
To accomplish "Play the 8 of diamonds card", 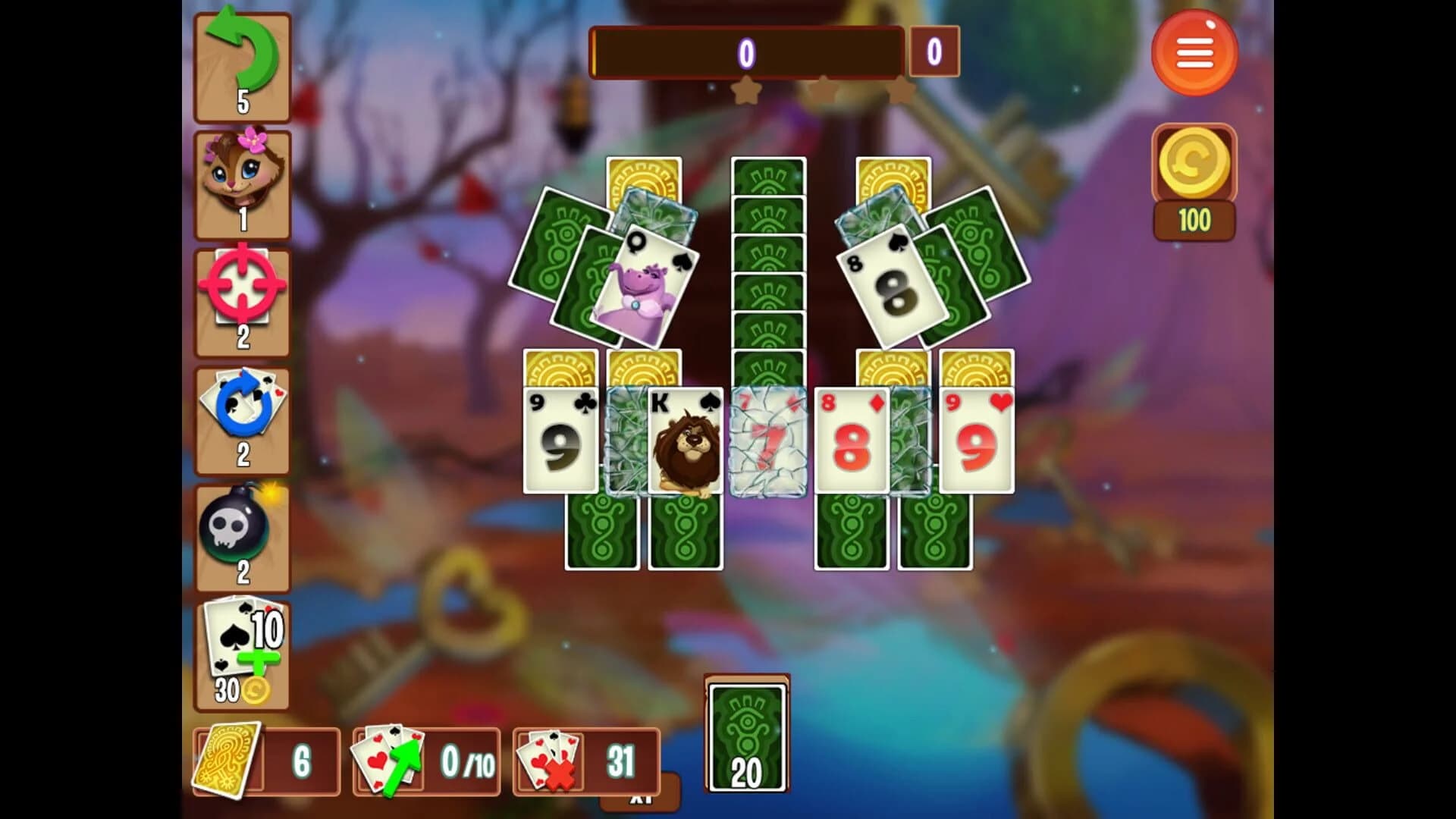I will (x=853, y=440).
